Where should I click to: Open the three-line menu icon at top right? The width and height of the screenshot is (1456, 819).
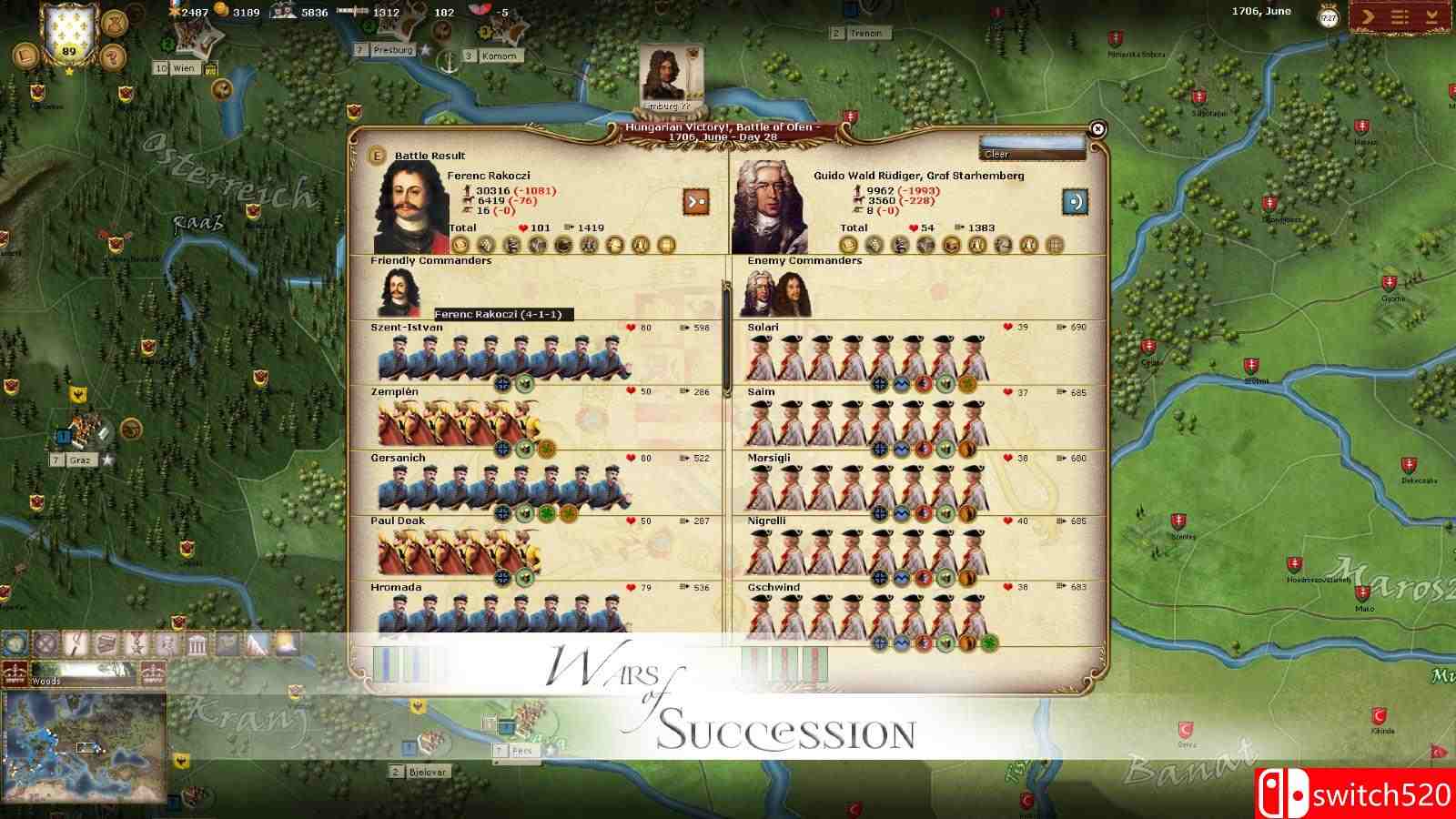[1399, 15]
